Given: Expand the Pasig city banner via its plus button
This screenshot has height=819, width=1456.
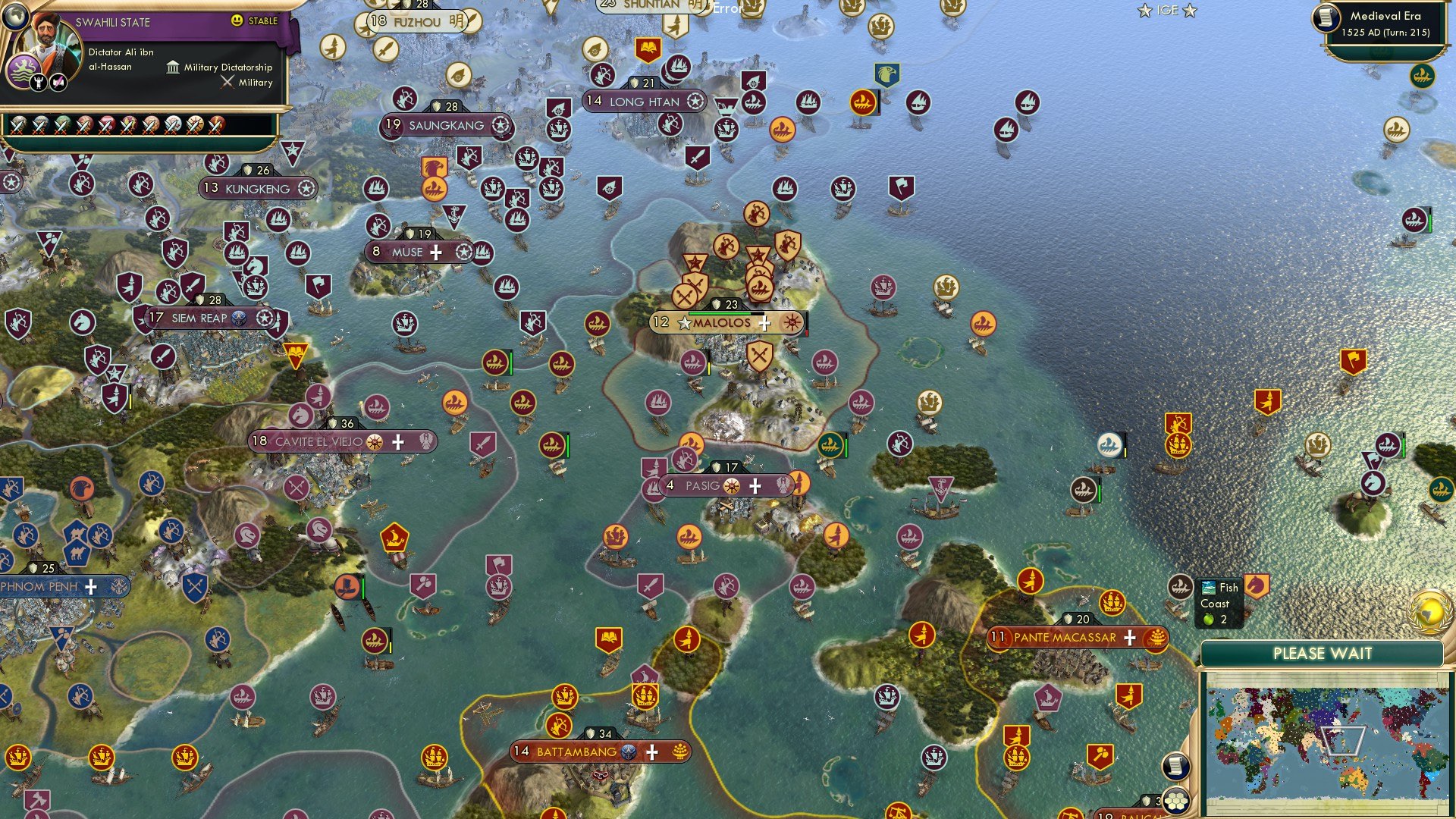Looking at the screenshot, I should [754, 486].
